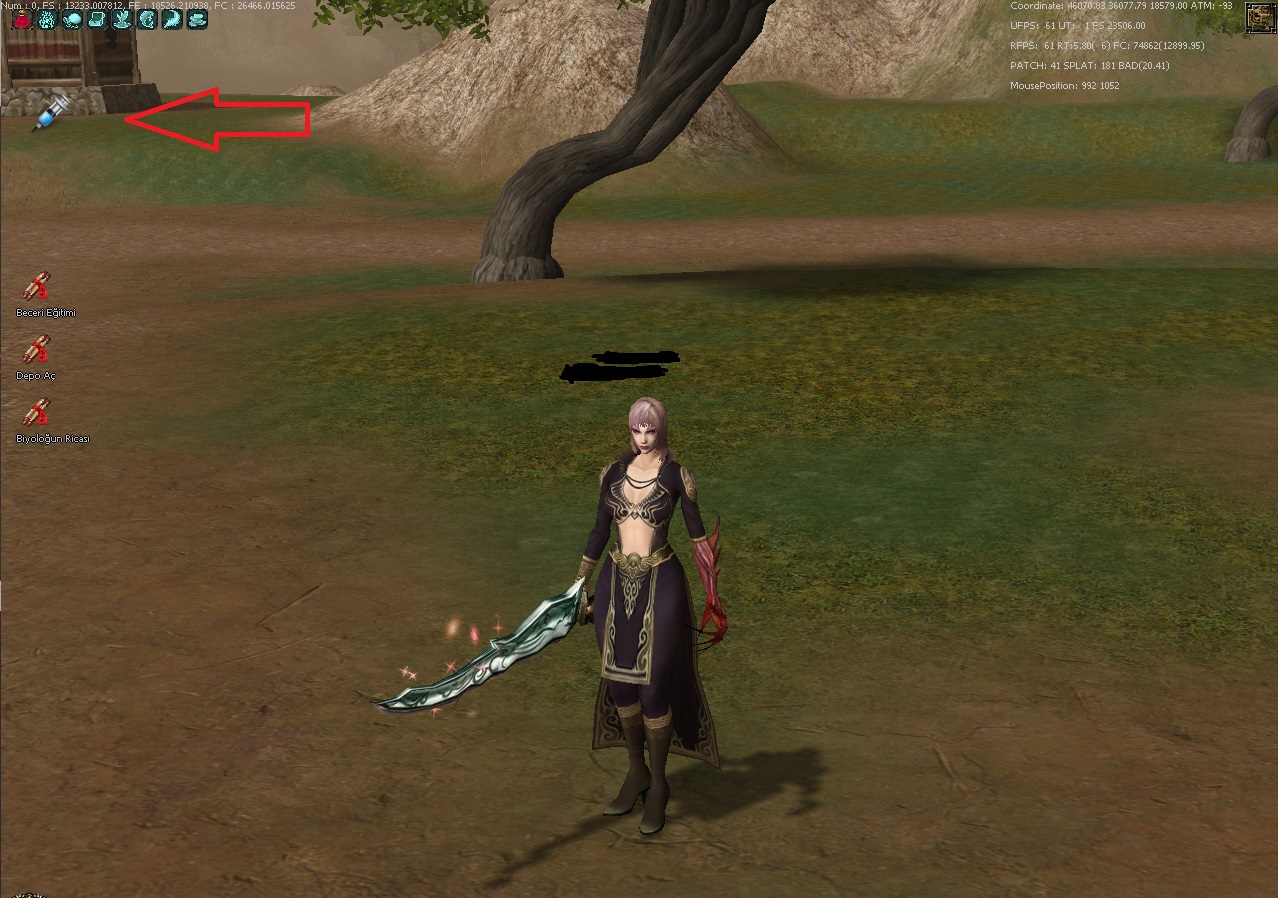Image resolution: width=1278 pixels, height=898 pixels.
Task: Open the Biyoloğun Ricası quest scroll
Action: coord(36,412)
